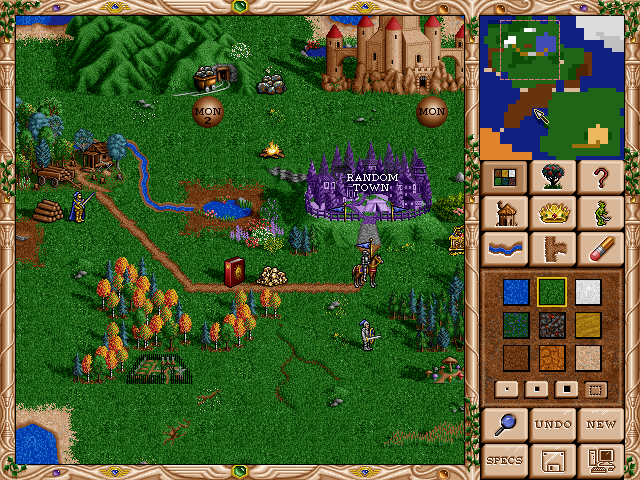Create a NEW map
Screen dimensions: 640x480
(600, 424)
